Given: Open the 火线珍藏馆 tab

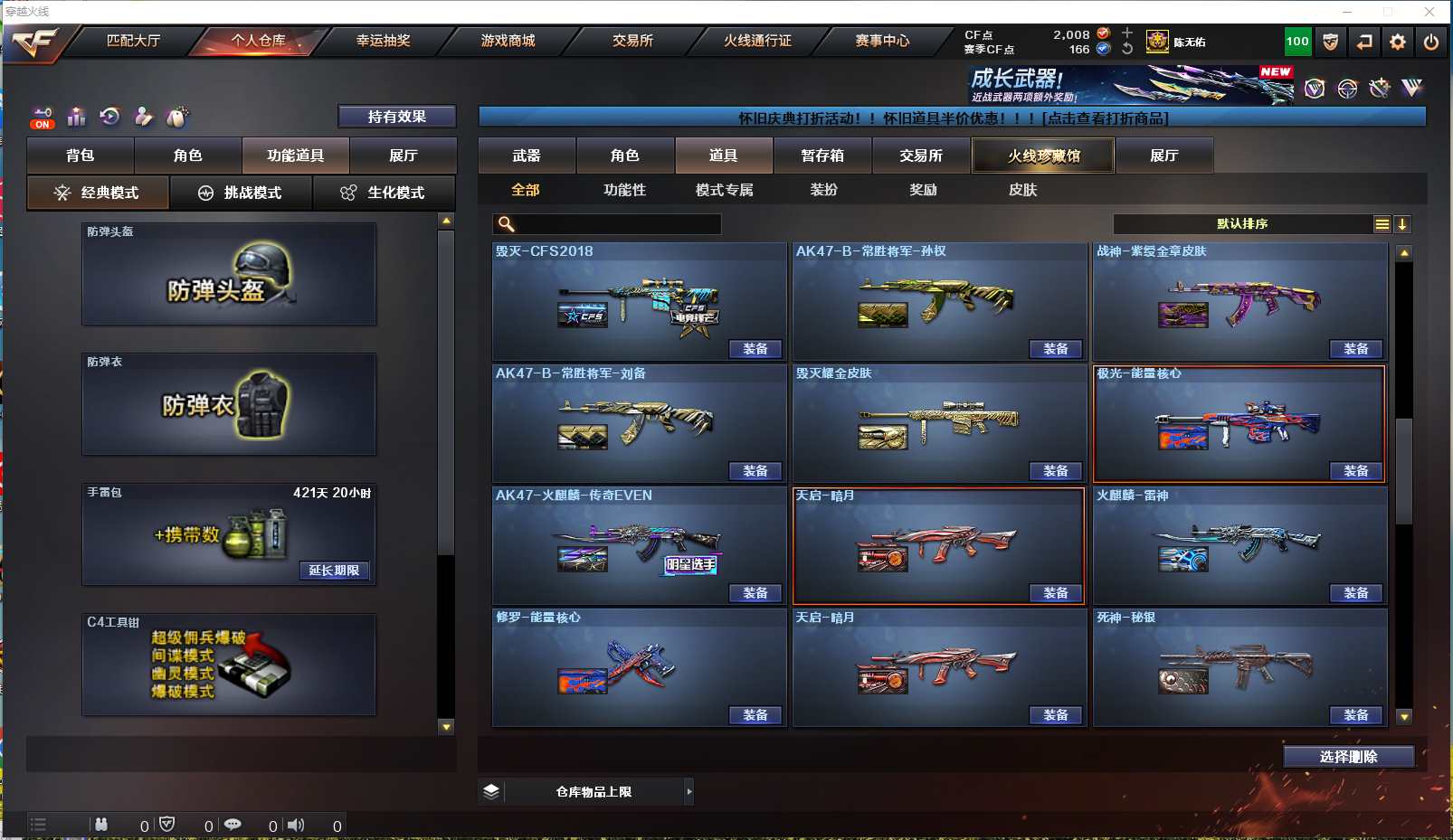Looking at the screenshot, I should (x=1043, y=156).
